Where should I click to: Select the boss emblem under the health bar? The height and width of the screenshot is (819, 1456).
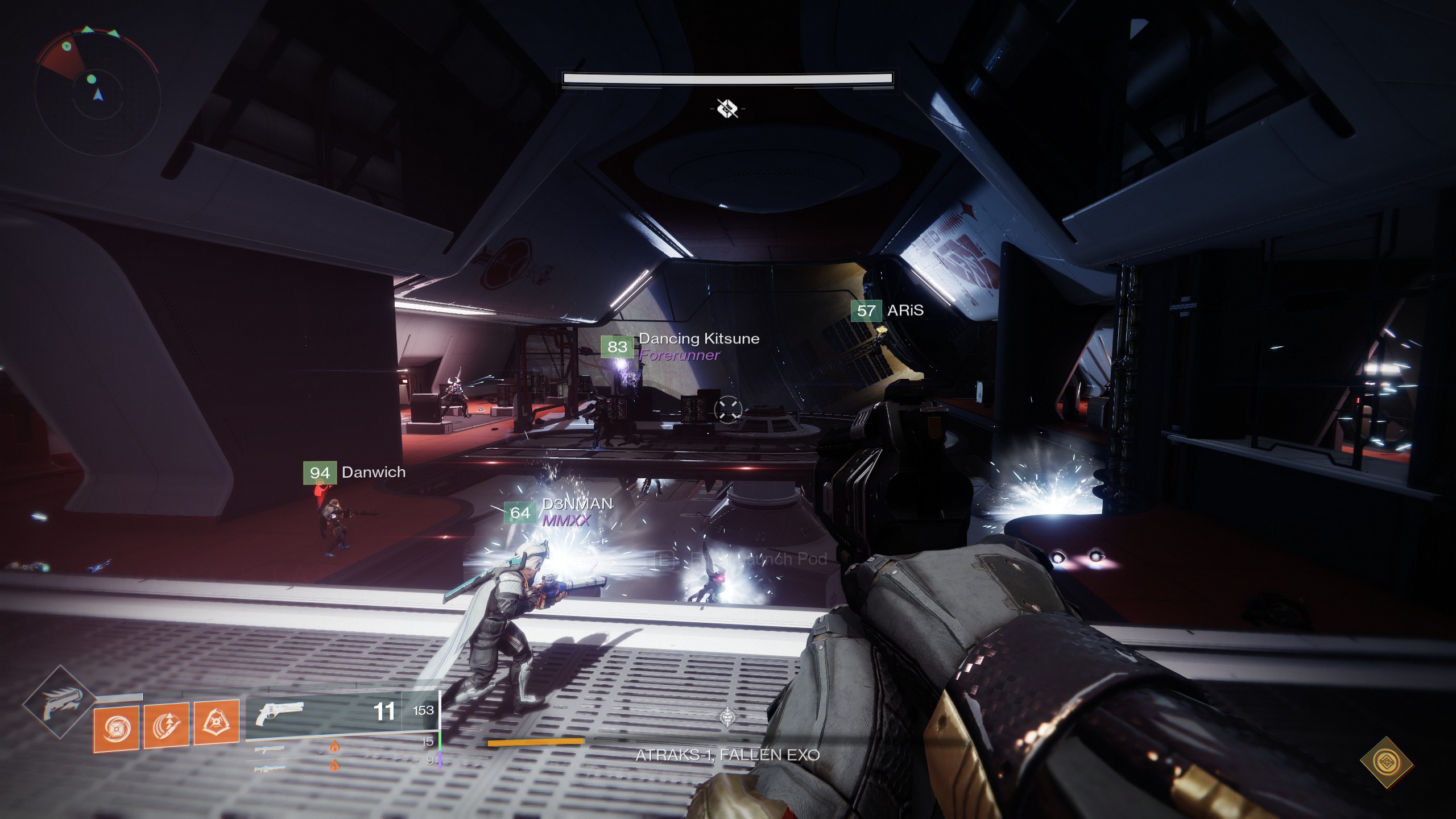point(727,108)
